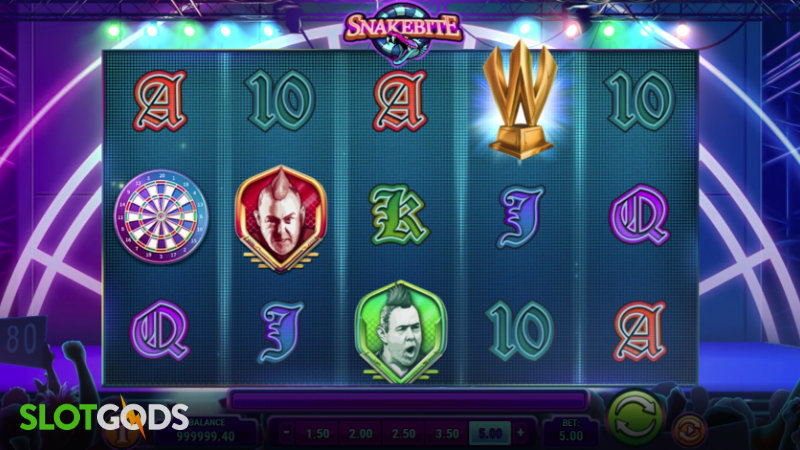This screenshot has height=450, width=800.
Task: Click the SlotGods logo watermark
Action: click(x=94, y=418)
